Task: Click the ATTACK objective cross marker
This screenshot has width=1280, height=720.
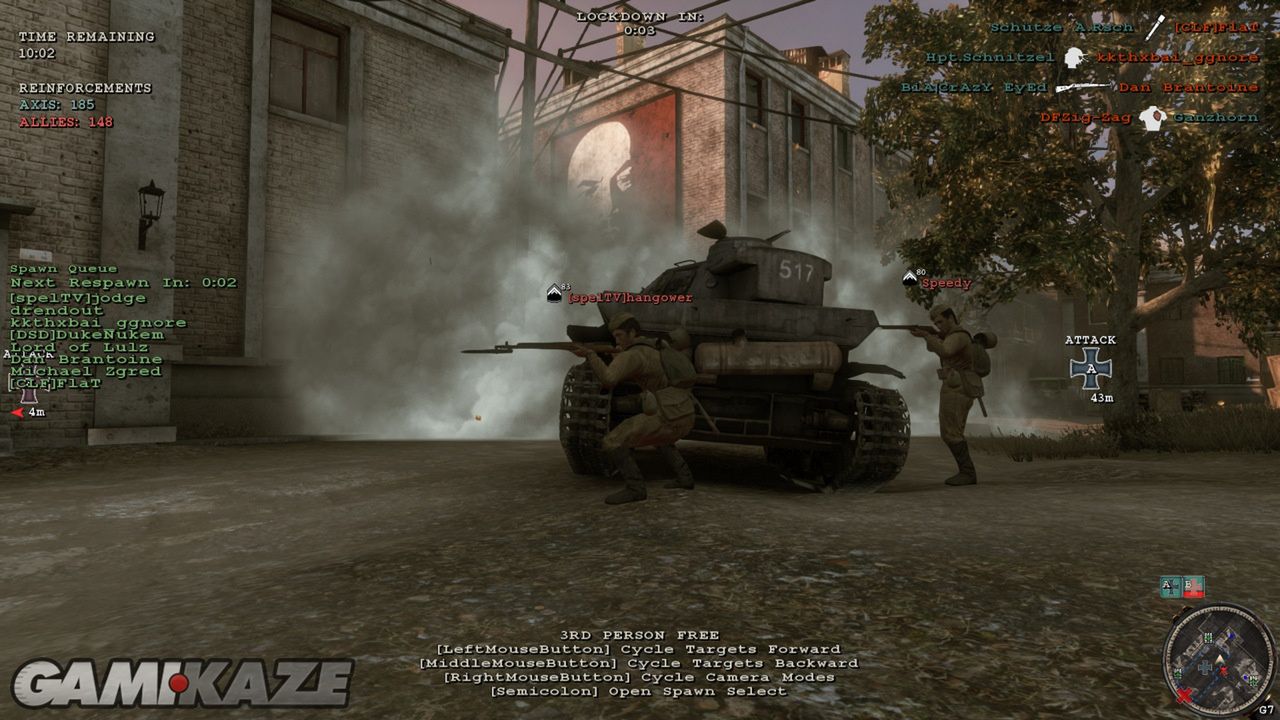Action: [x=1089, y=367]
